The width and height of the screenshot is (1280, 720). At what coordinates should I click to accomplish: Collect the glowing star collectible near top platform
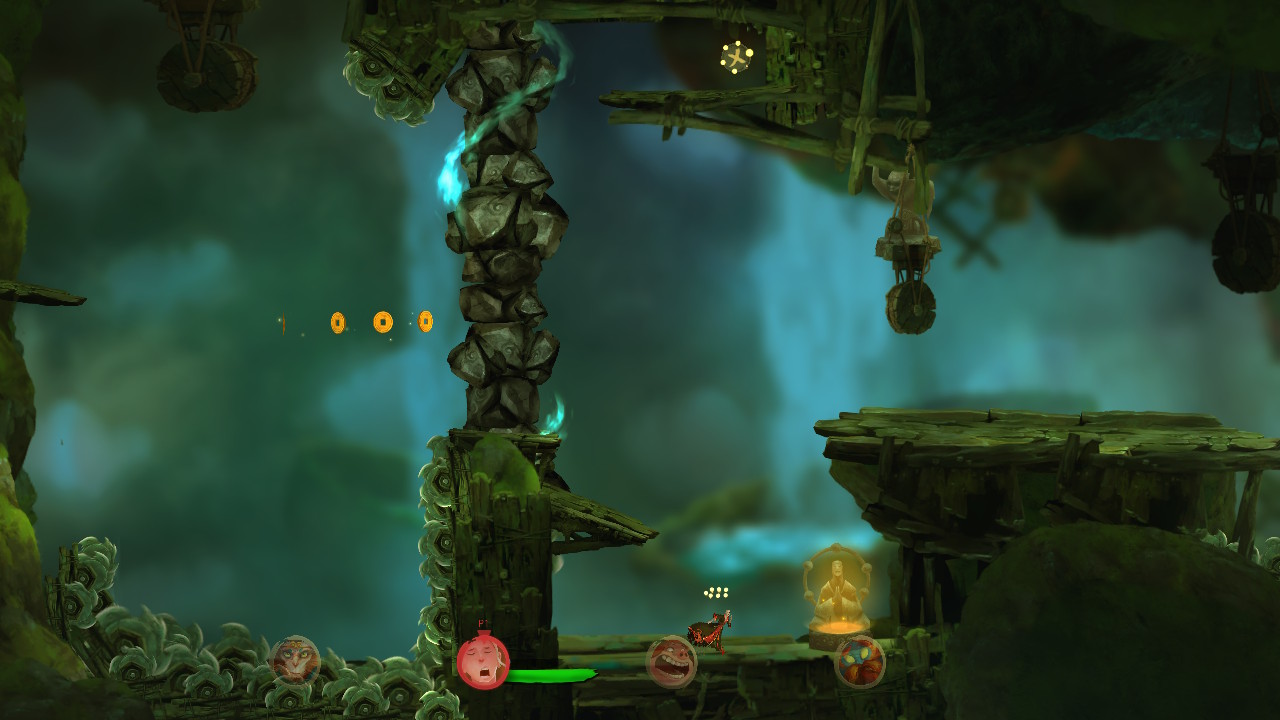pyautogui.click(x=737, y=55)
